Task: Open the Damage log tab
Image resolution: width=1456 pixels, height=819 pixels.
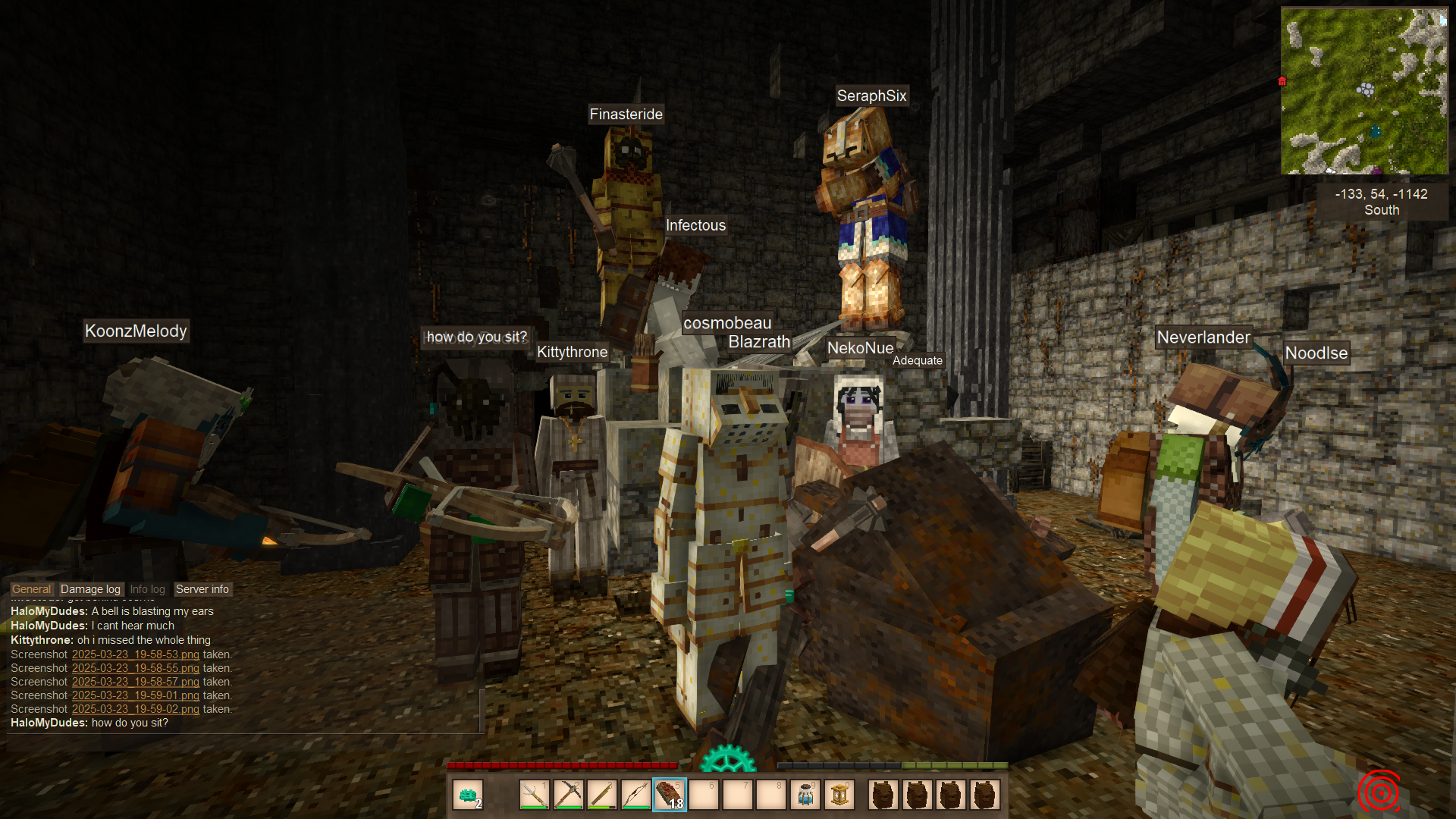Action: click(90, 589)
